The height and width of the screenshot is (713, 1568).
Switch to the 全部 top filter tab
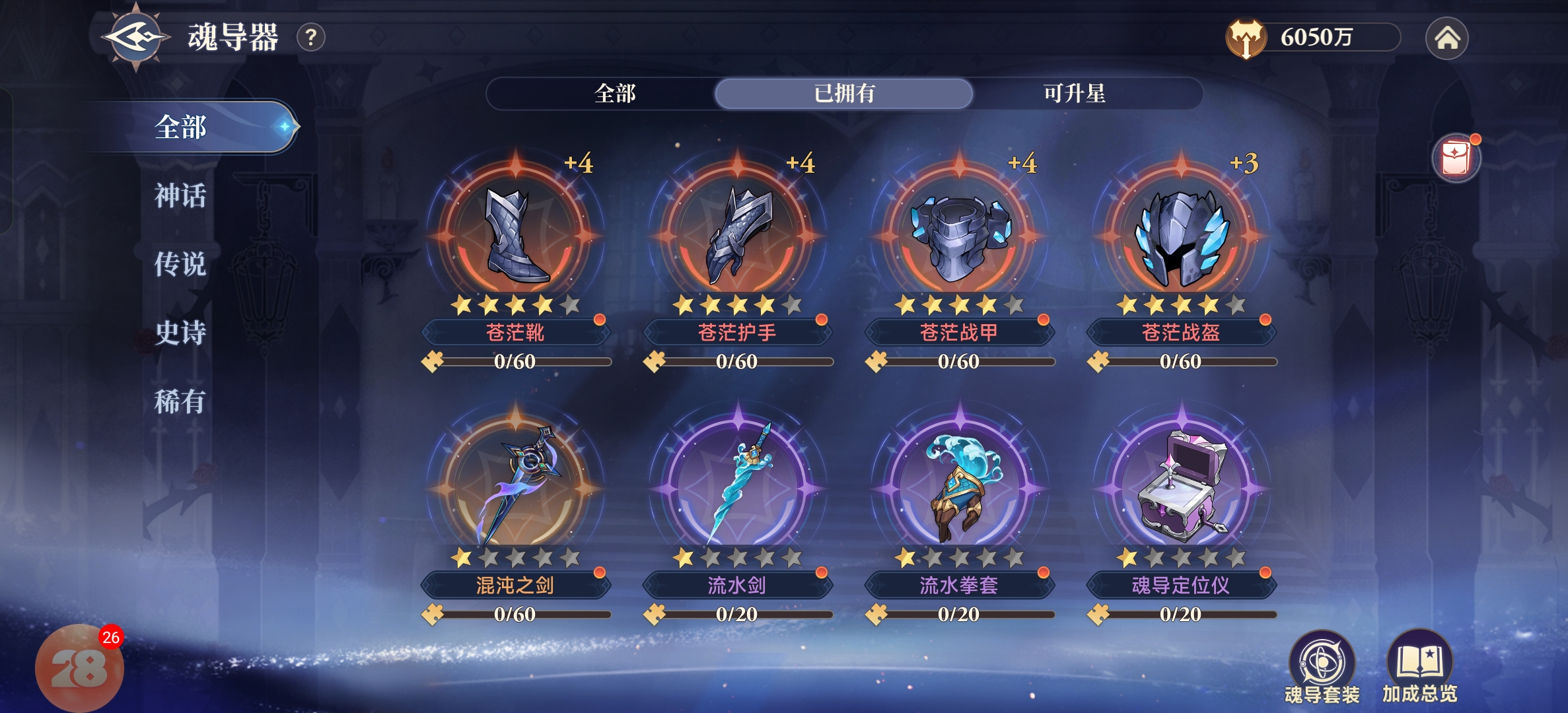click(x=614, y=94)
